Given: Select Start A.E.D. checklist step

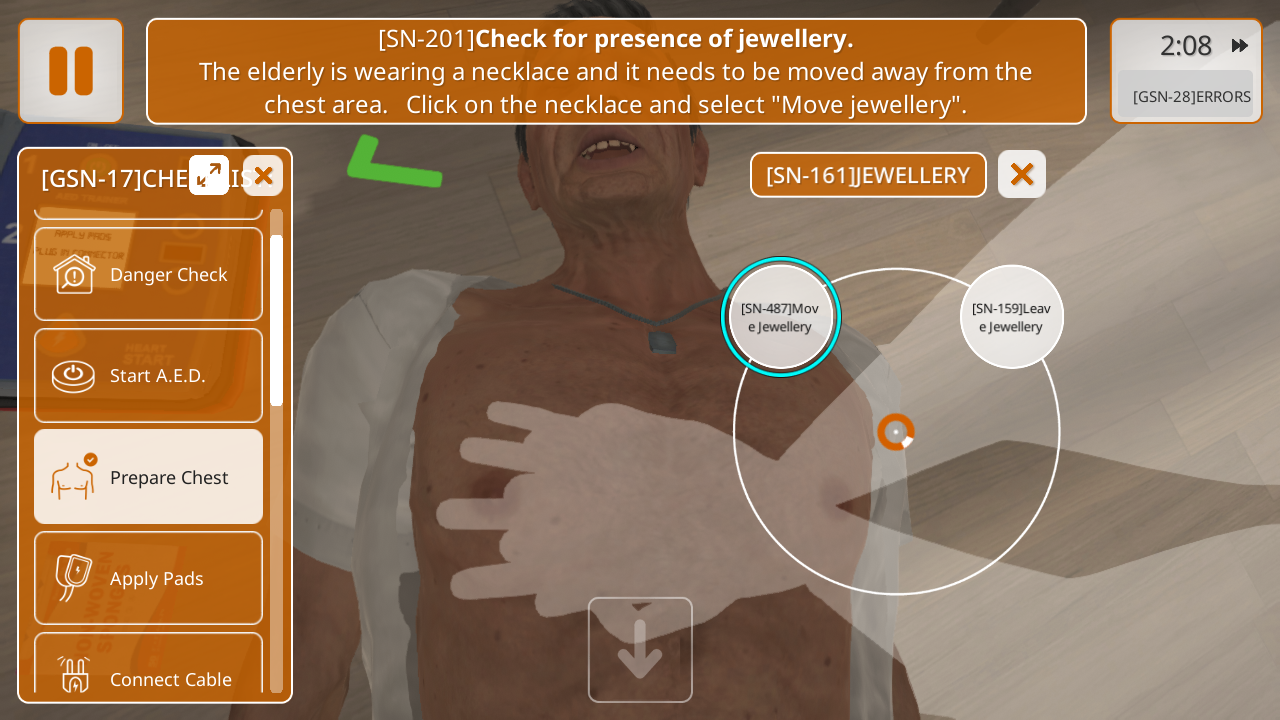Looking at the screenshot, I should coord(149,375).
